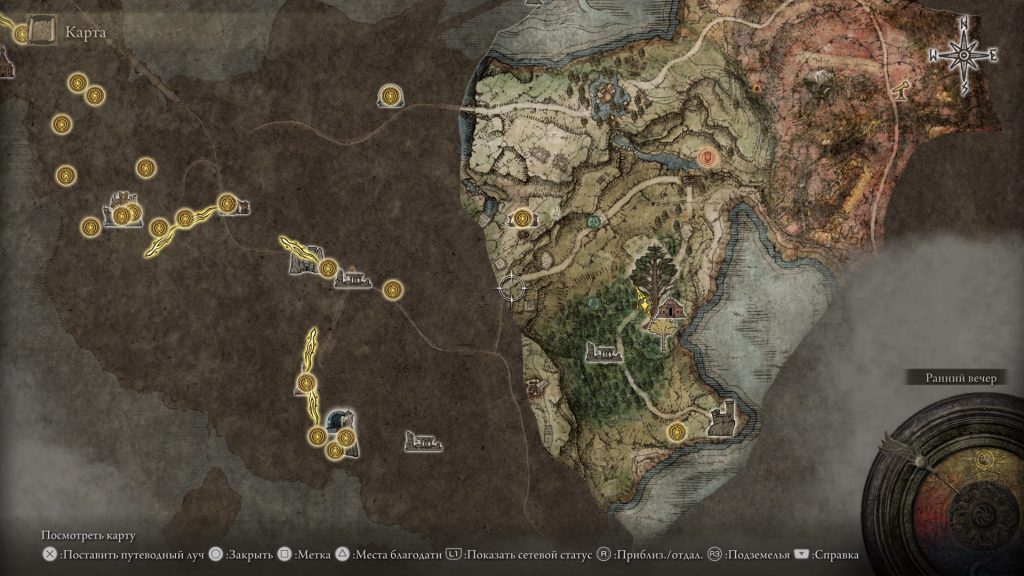Select the grace marker on the dark cave entrance
This screenshot has width=1024, height=576.
[x=346, y=438]
